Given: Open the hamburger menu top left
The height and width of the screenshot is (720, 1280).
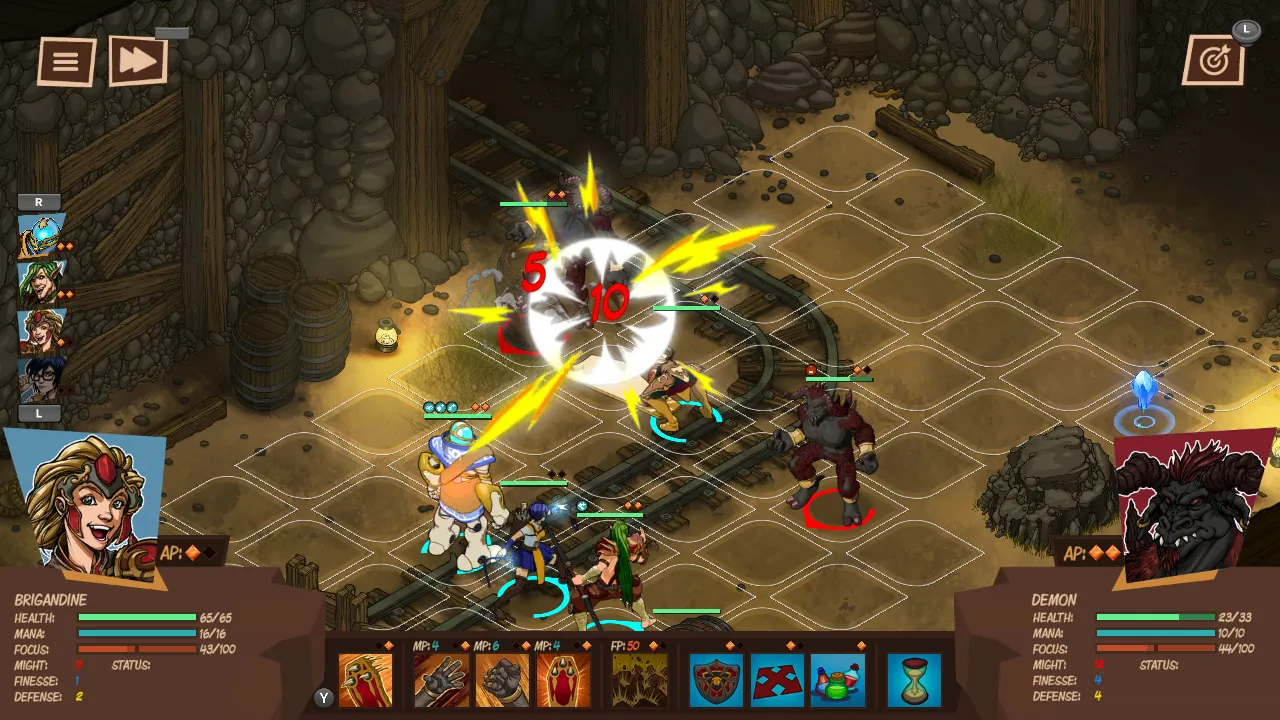Looking at the screenshot, I should click(x=66, y=61).
